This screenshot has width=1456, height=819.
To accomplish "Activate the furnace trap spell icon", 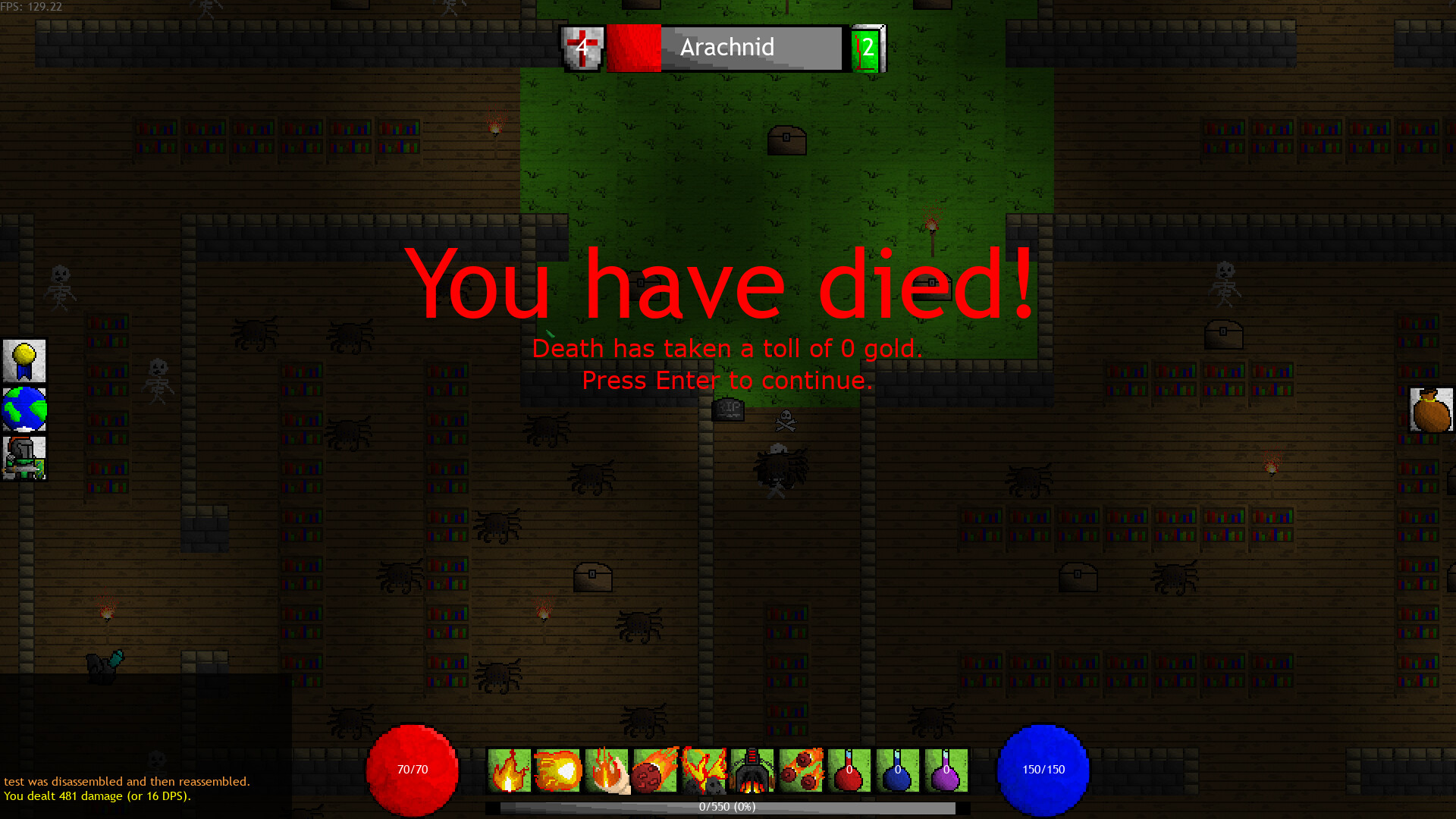I will tap(752, 771).
